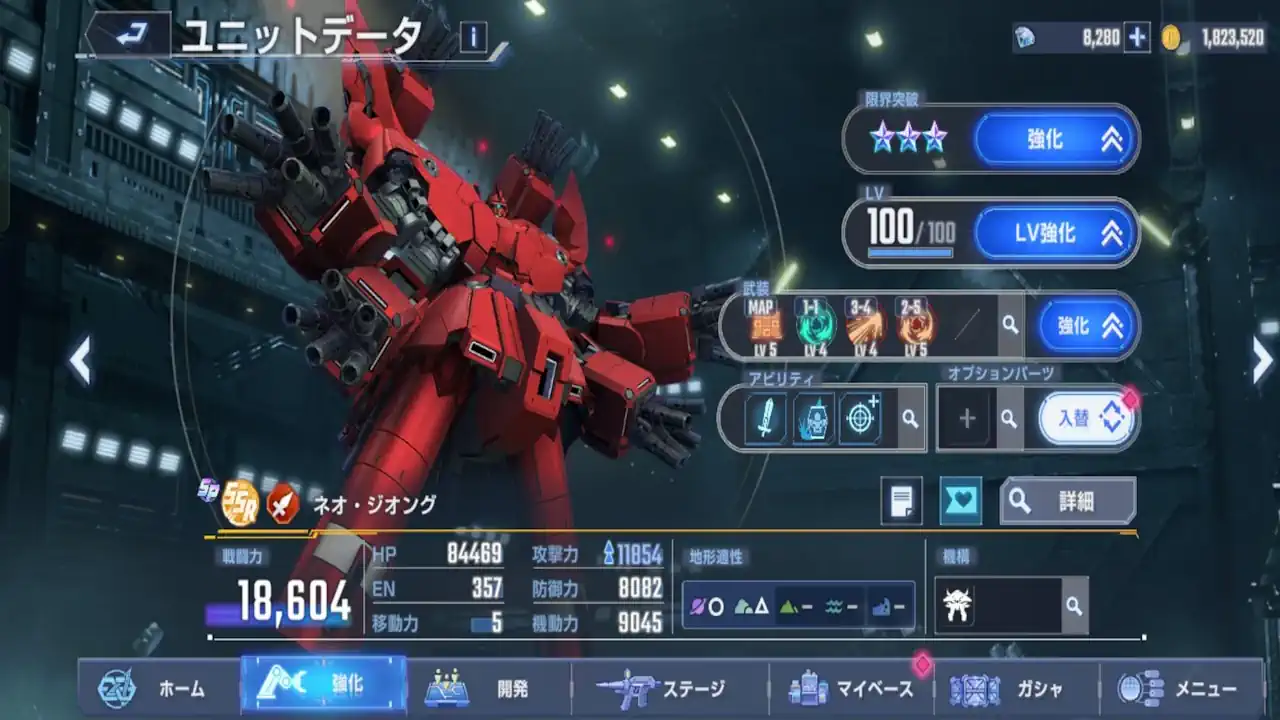Image resolution: width=1280 pixels, height=720 pixels.
Task: Open the 詳細 details button
Action: click(x=1068, y=501)
